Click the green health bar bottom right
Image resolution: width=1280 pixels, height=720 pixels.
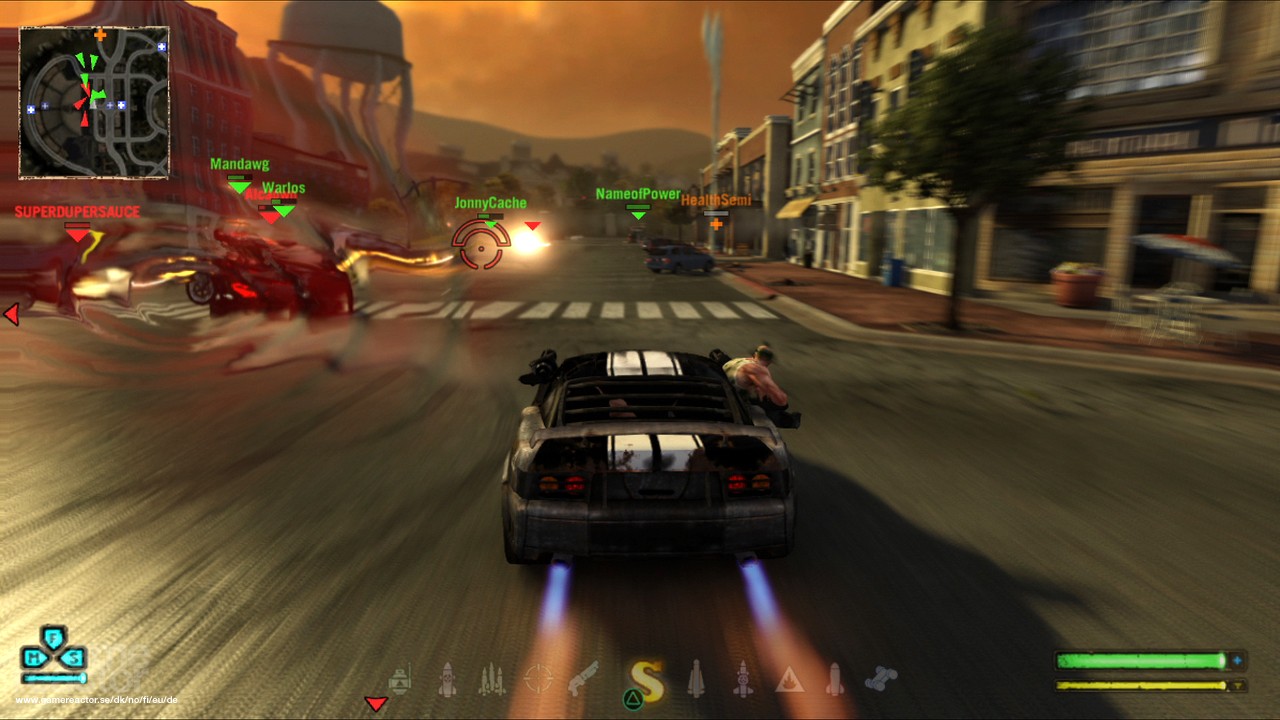coord(1140,660)
